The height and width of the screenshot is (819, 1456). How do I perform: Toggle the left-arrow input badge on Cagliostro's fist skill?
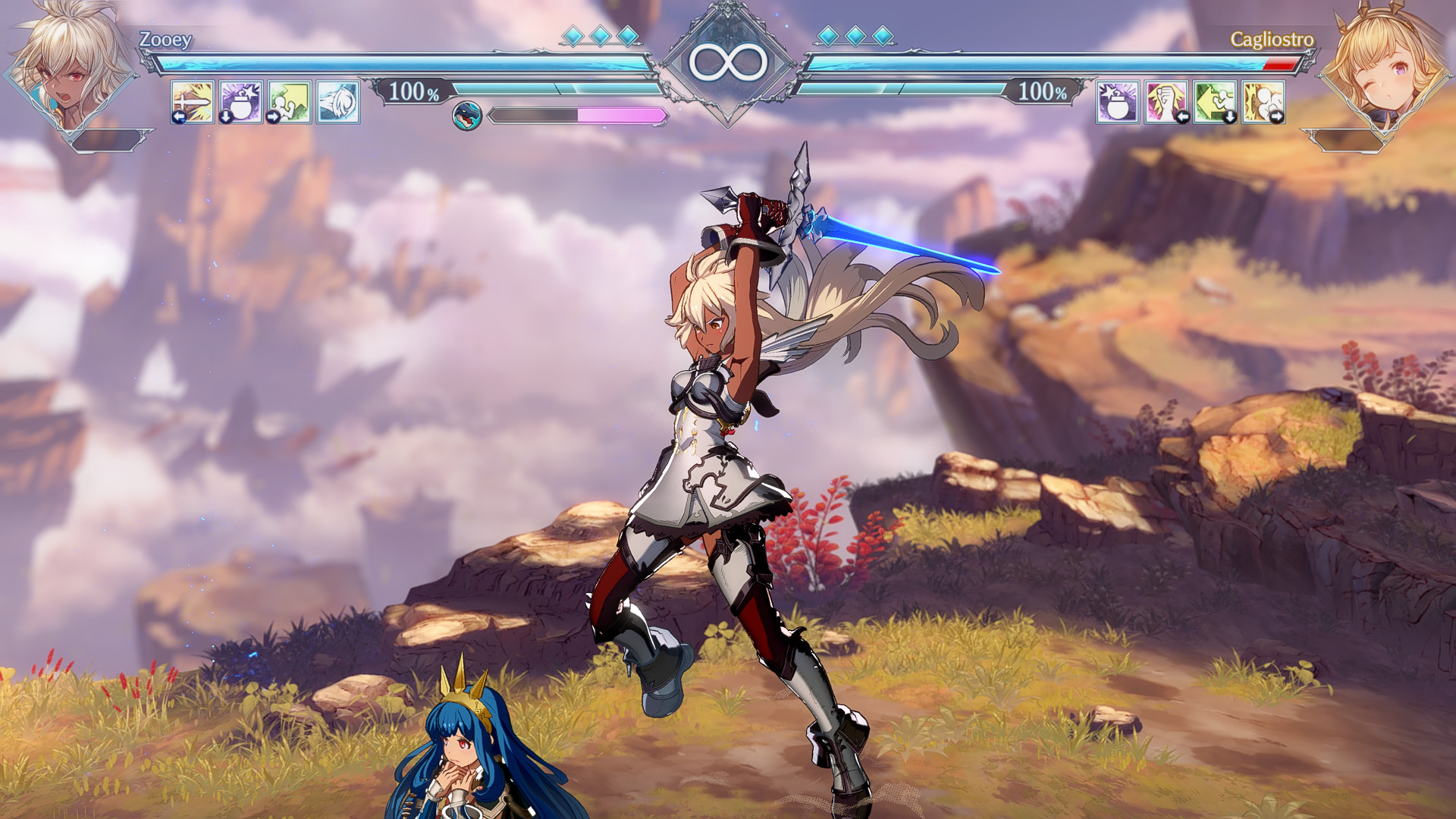tap(1183, 116)
